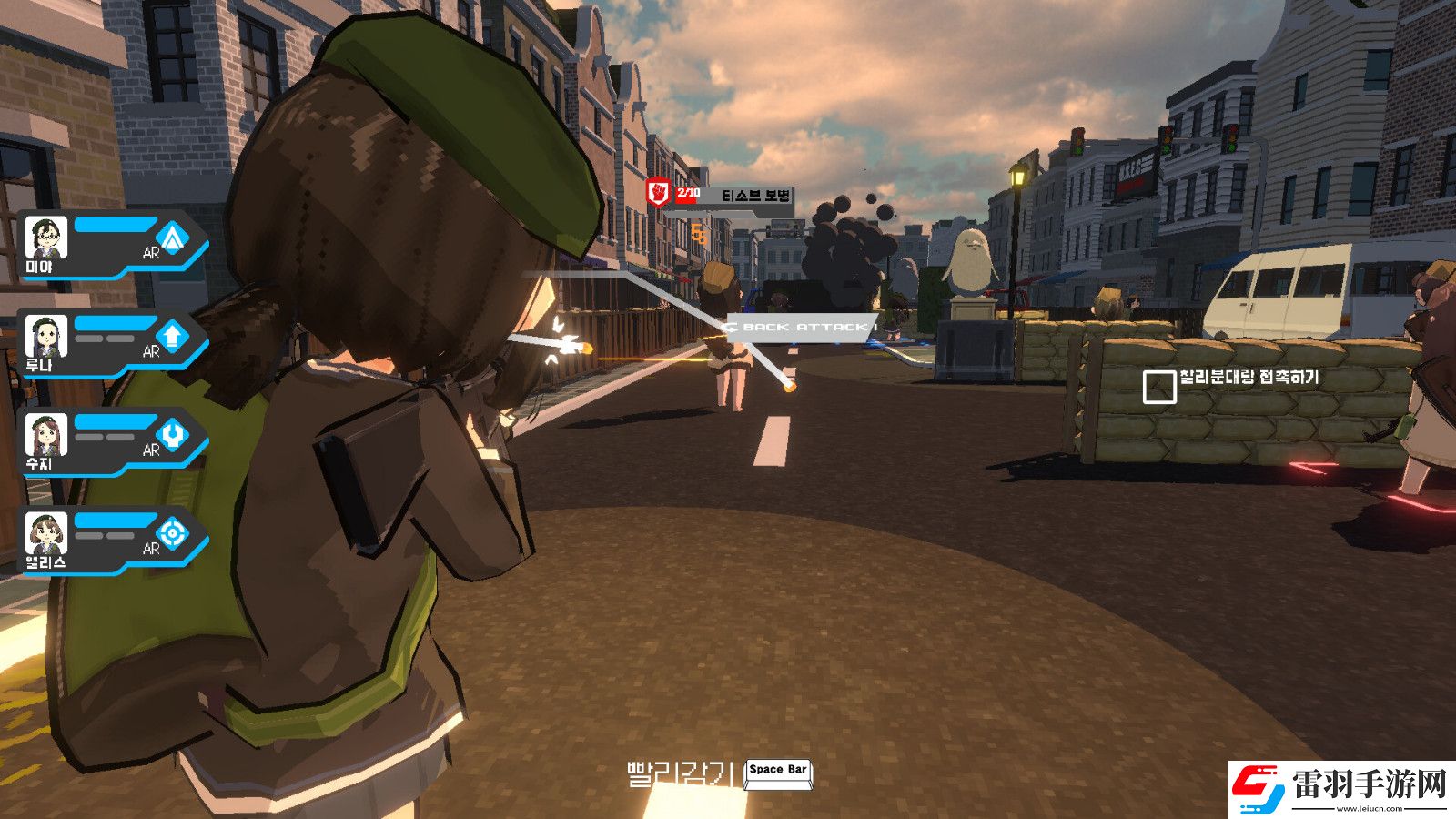This screenshot has height=819, width=1456.
Task: Select squad member 엘리스's portrait
Action: (x=45, y=533)
